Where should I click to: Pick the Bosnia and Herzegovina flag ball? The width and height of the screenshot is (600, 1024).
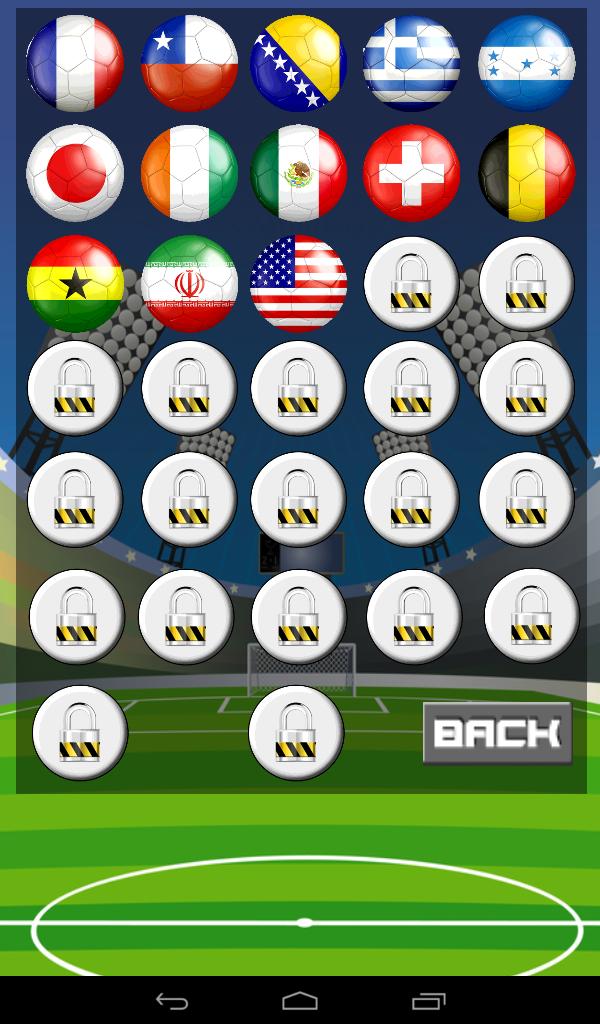pos(298,63)
